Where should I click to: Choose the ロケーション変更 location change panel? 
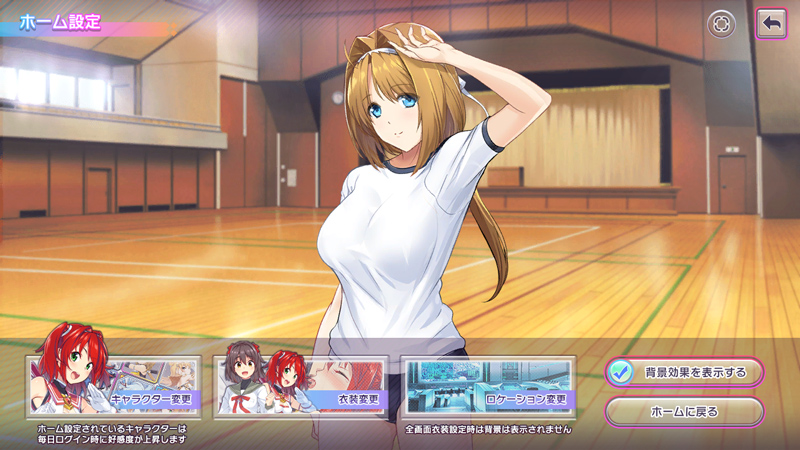coord(487,386)
